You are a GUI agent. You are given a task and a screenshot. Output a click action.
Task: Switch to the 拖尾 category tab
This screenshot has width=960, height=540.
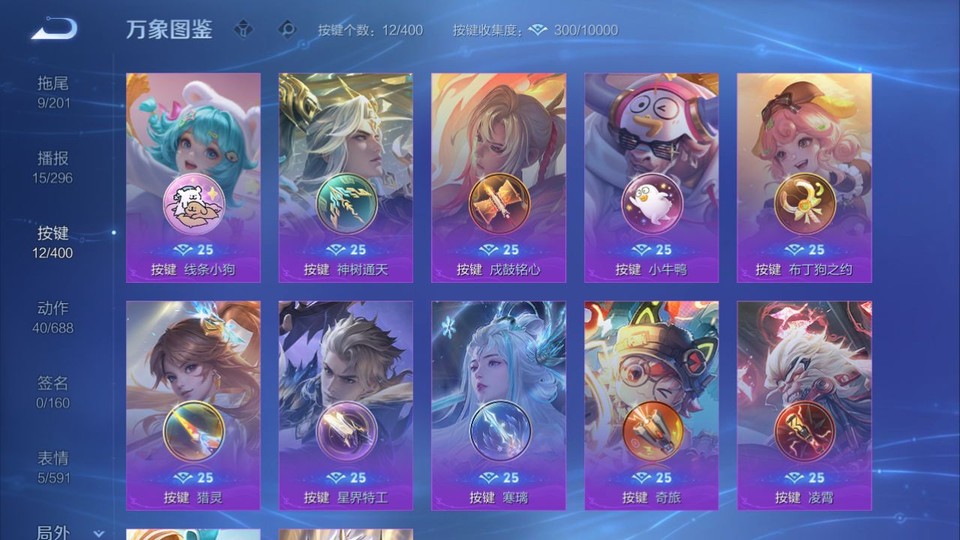point(53,91)
